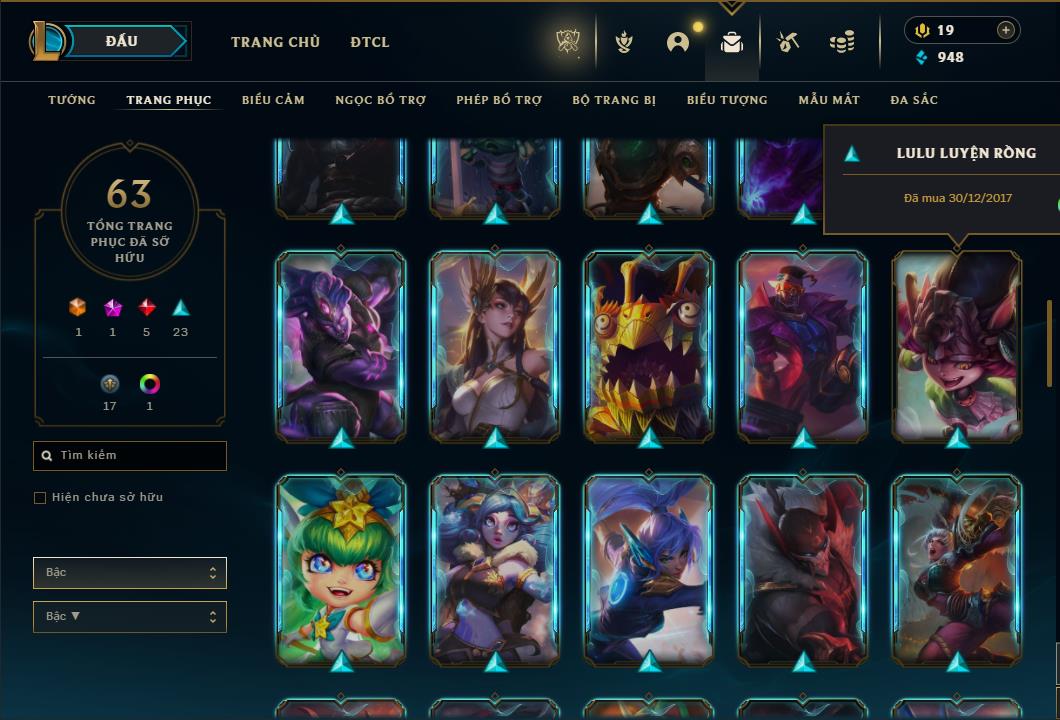Go to the TRANG CHỦ home page
The height and width of the screenshot is (720, 1060).
(x=275, y=42)
